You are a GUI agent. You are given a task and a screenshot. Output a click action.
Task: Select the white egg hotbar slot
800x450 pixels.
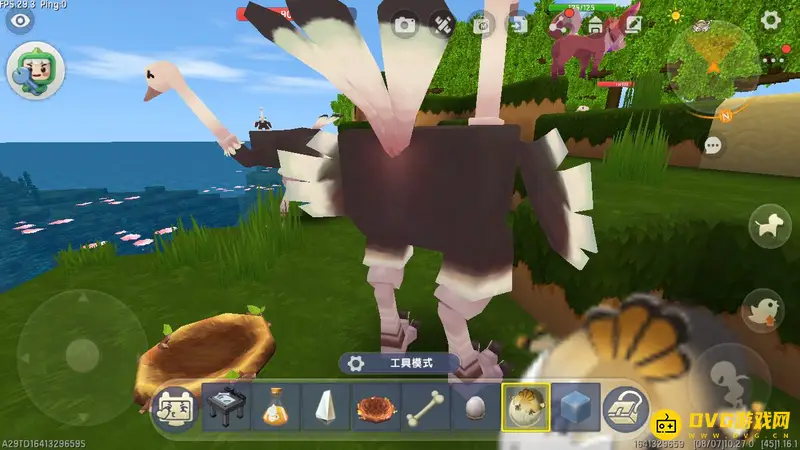pos(473,407)
